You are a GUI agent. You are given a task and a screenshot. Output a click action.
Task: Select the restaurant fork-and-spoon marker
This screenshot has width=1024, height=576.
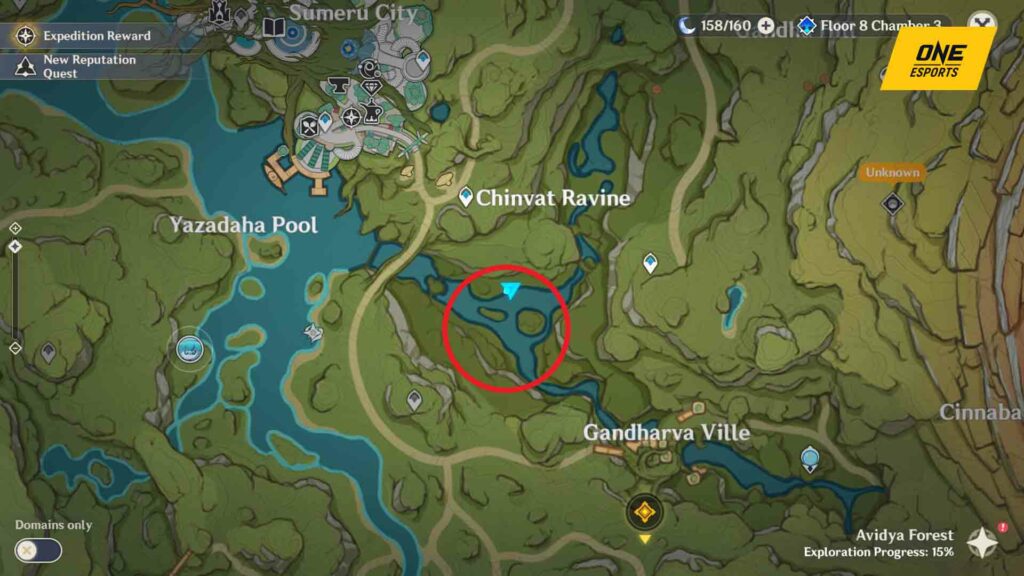click(310, 126)
